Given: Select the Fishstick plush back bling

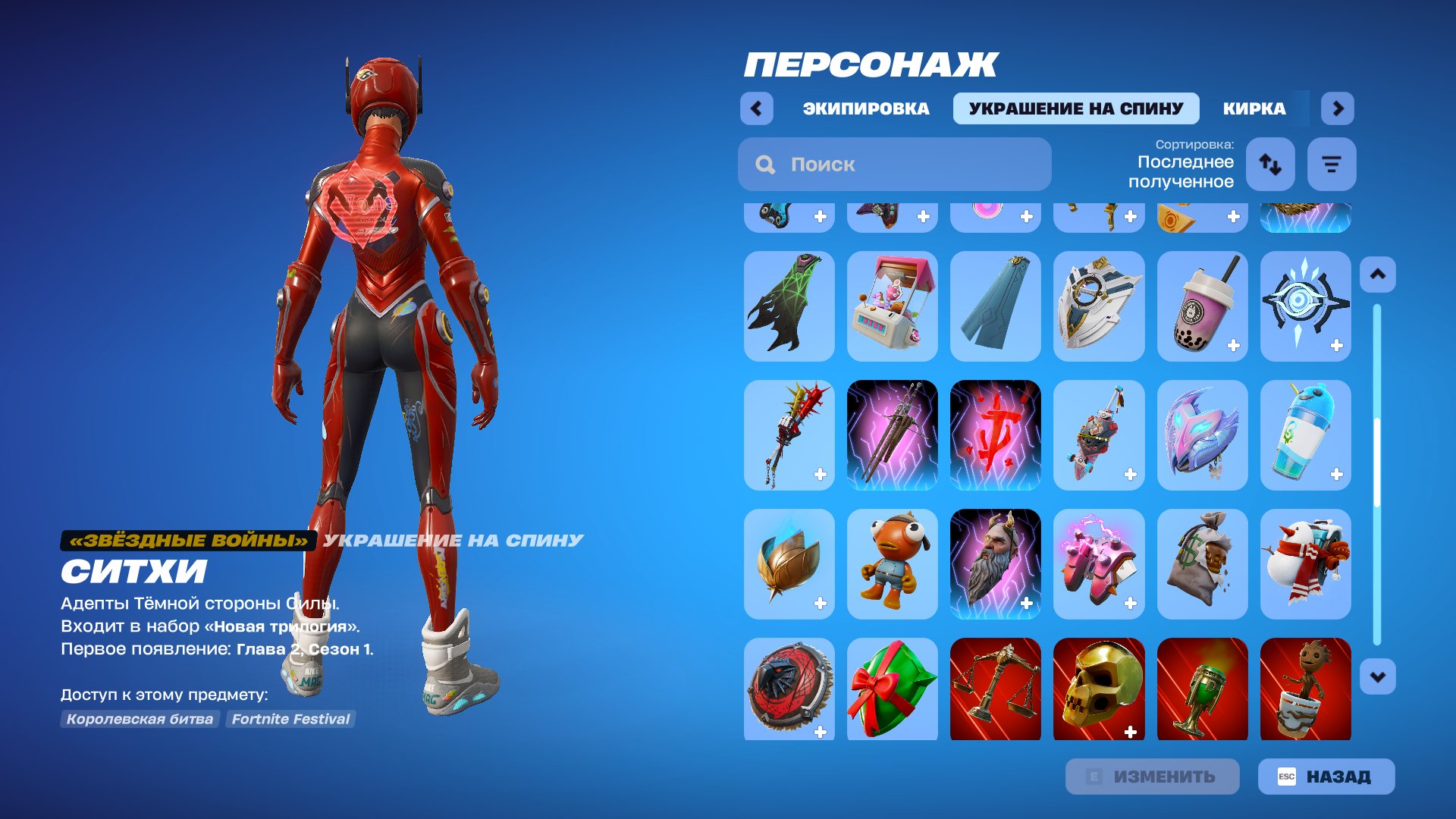Looking at the screenshot, I should point(892,563).
